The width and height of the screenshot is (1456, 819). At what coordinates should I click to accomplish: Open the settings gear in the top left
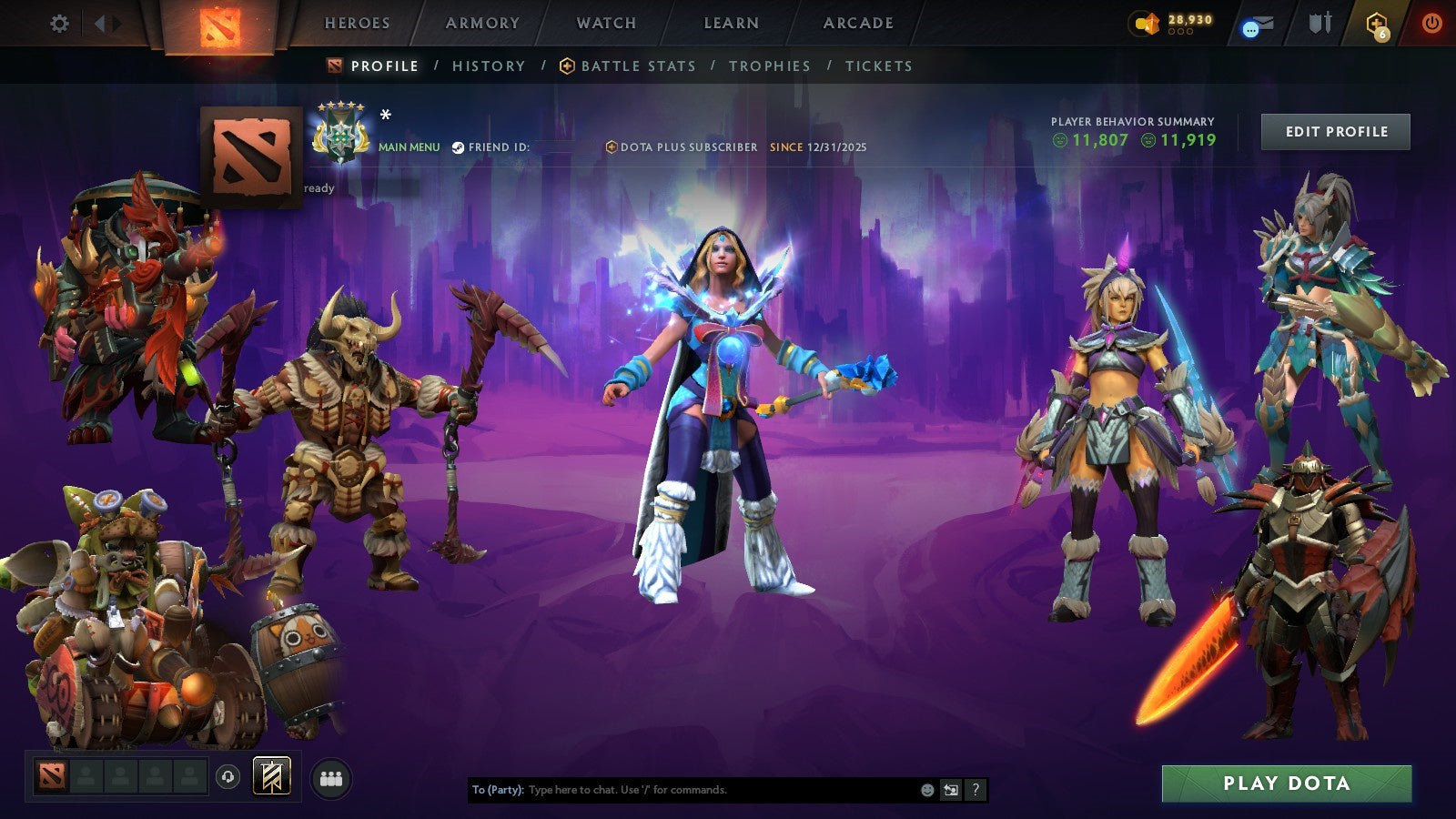coord(59,24)
